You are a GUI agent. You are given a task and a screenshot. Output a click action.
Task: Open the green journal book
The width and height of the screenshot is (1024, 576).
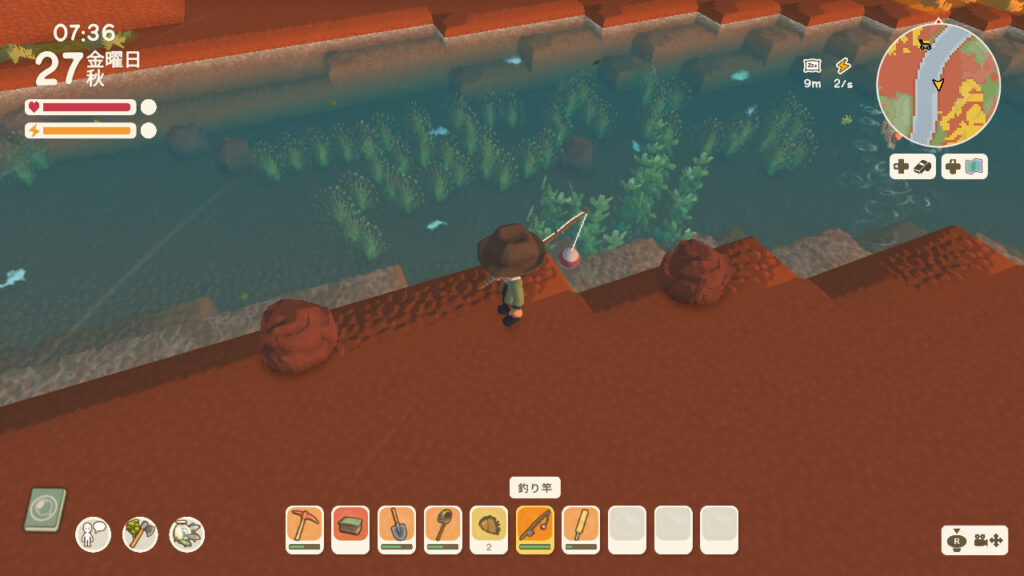(45, 509)
